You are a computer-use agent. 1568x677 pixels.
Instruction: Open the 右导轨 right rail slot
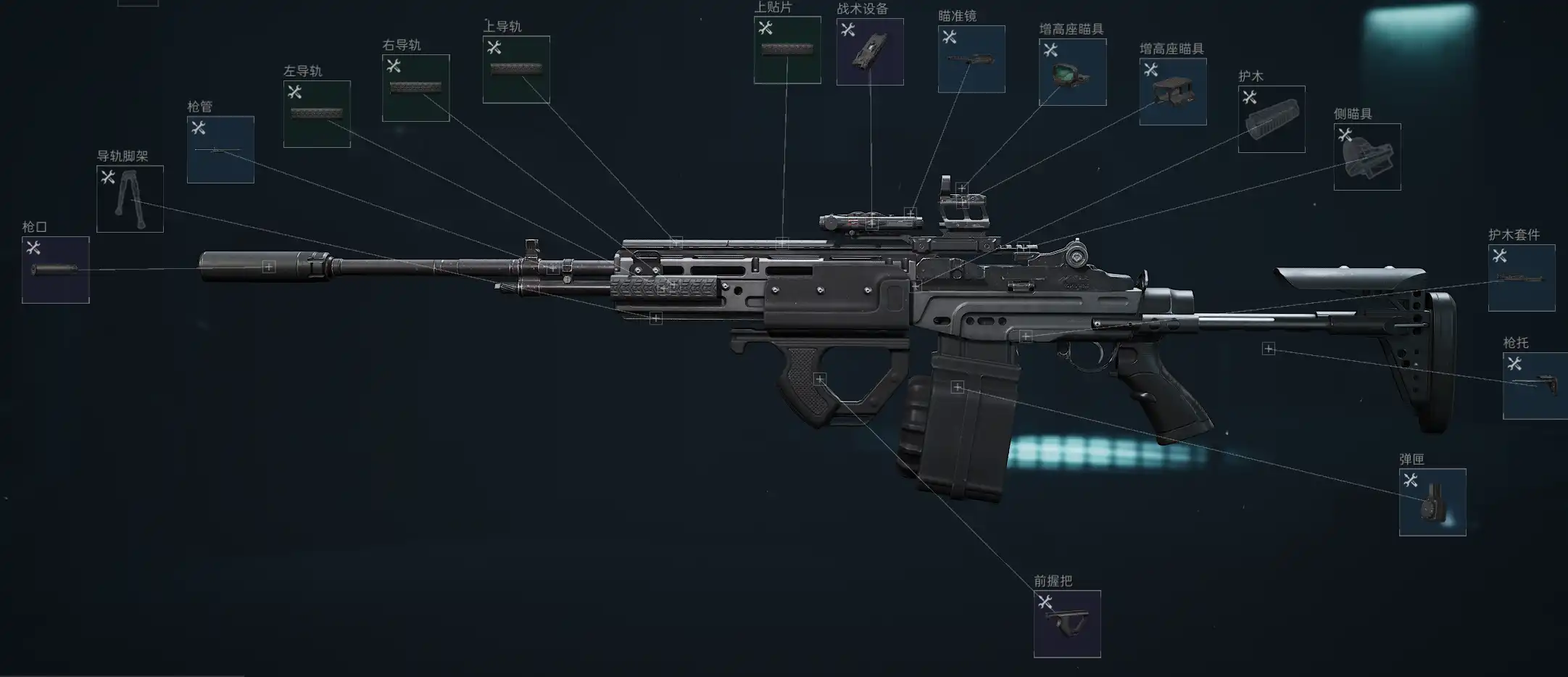pos(415,88)
